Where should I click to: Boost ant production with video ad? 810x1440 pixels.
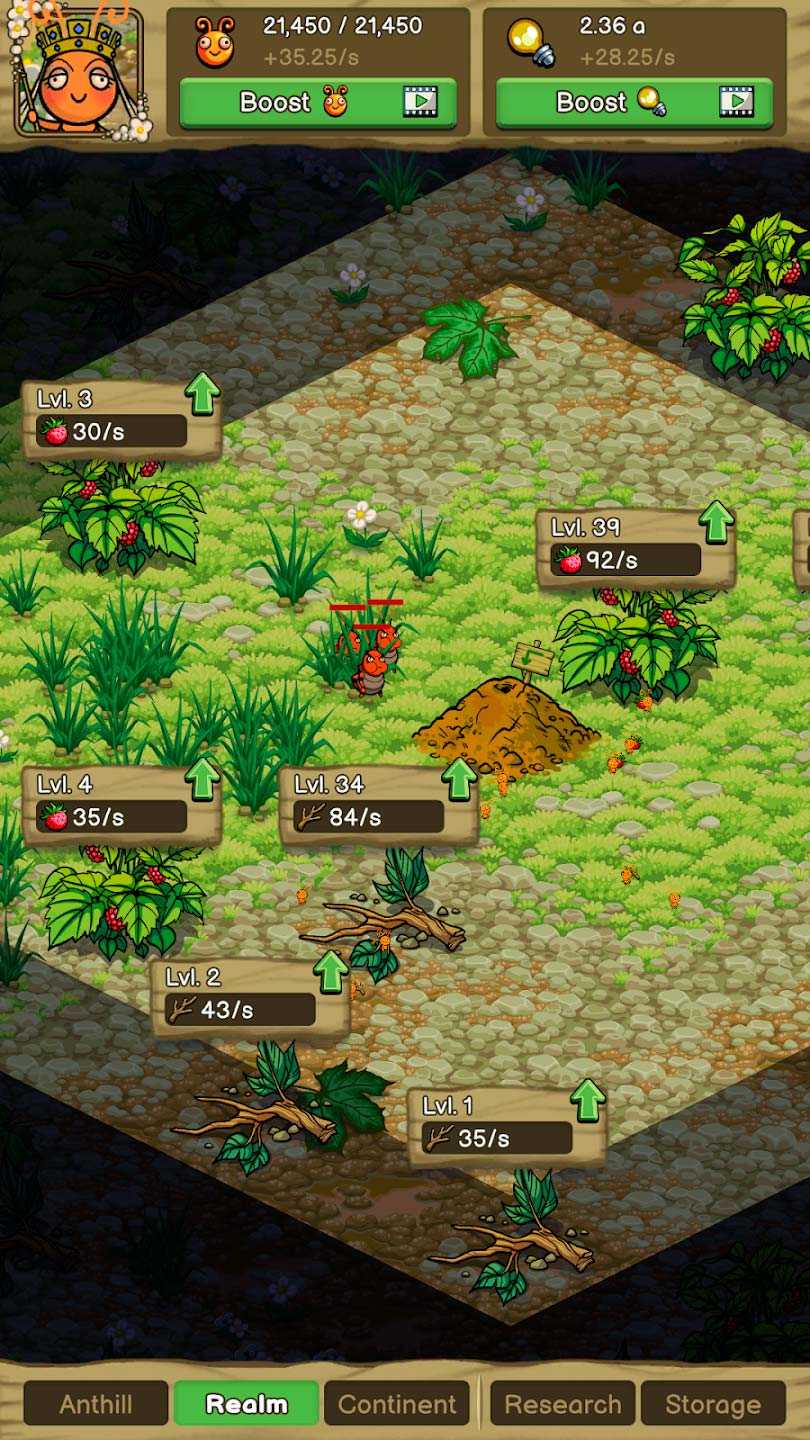pos(317,102)
